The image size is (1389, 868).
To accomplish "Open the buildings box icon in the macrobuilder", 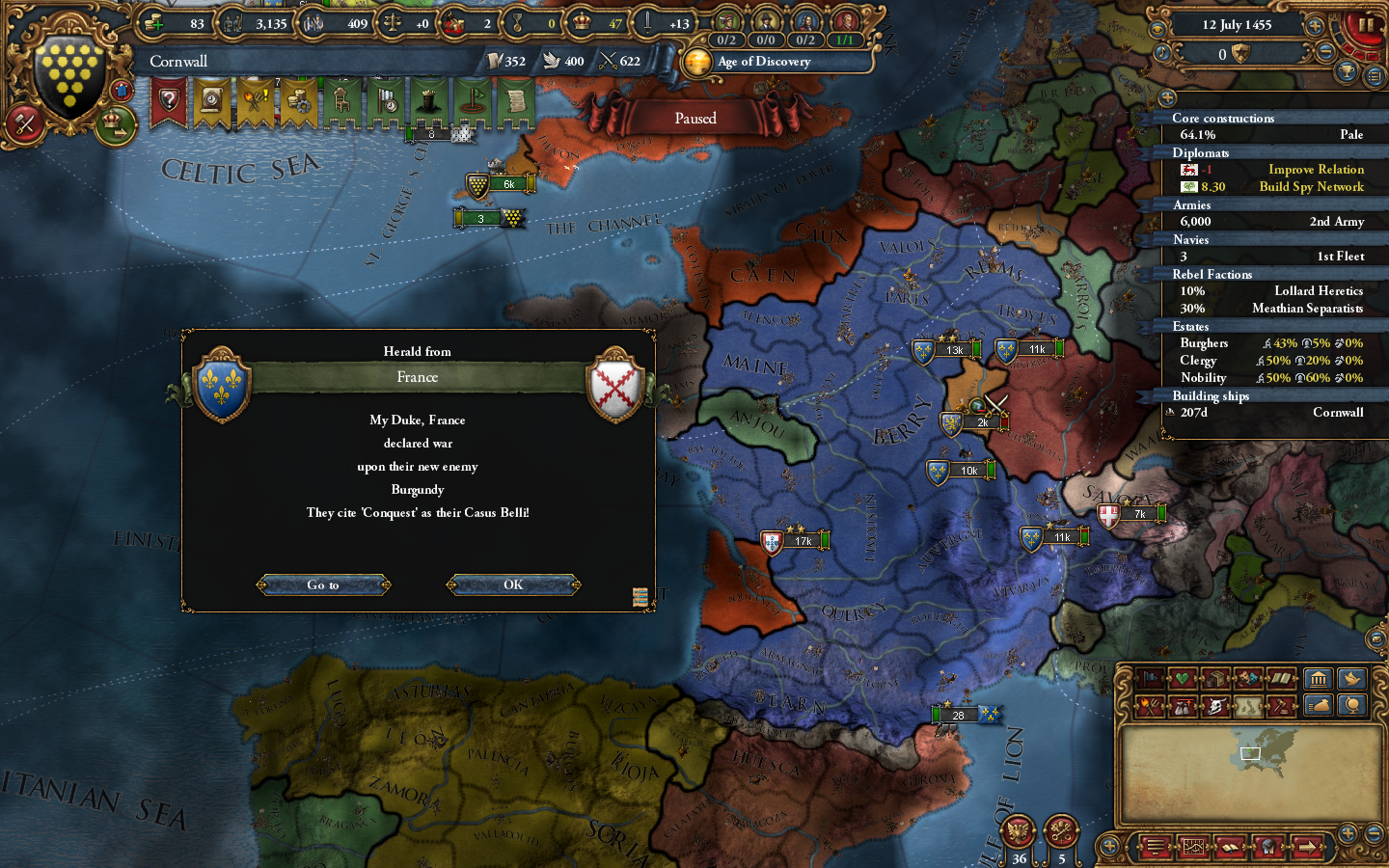I will click(x=1215, y=678).
